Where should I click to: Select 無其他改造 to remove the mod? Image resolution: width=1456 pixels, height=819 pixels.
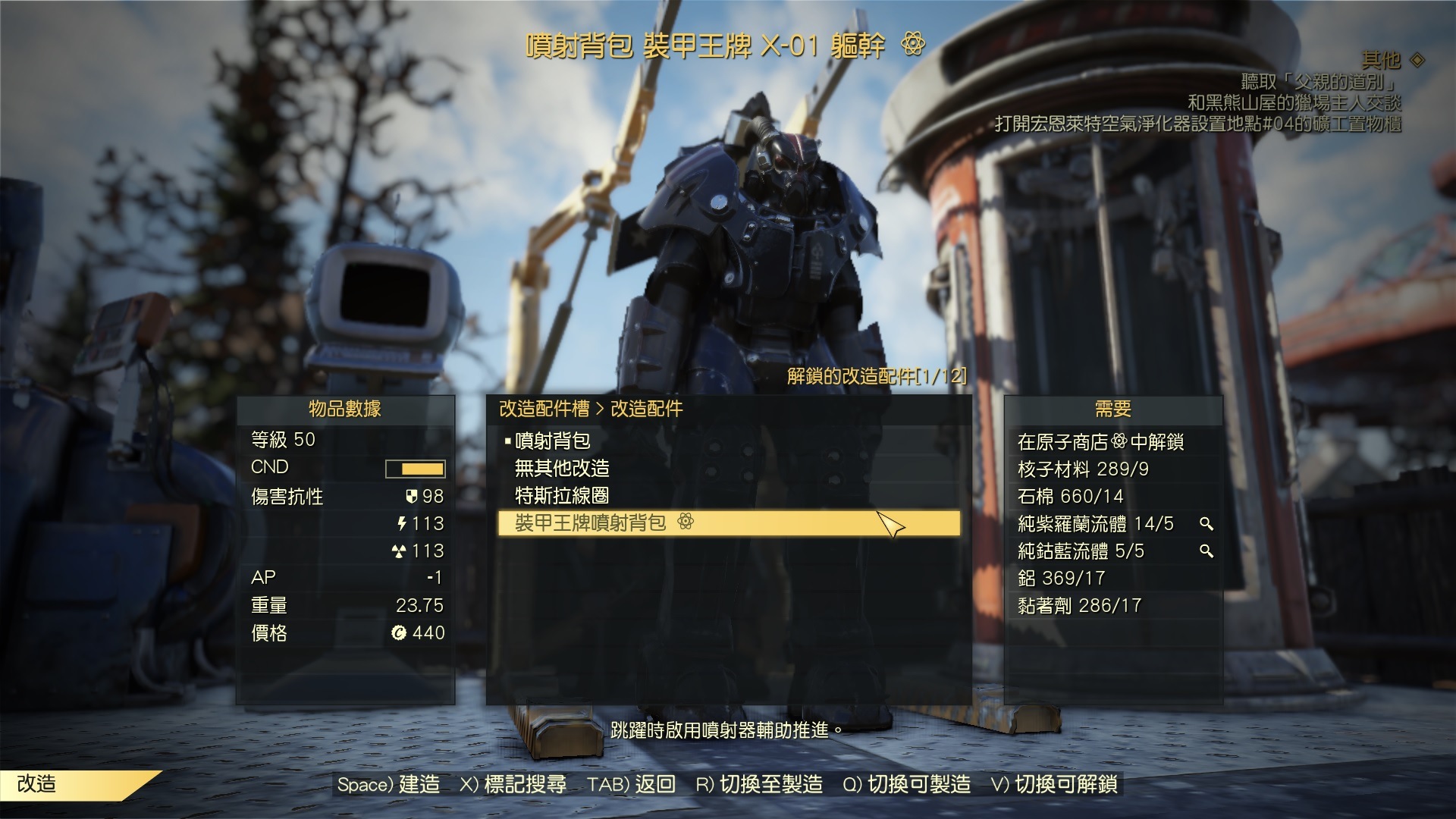tap(561, 469)
